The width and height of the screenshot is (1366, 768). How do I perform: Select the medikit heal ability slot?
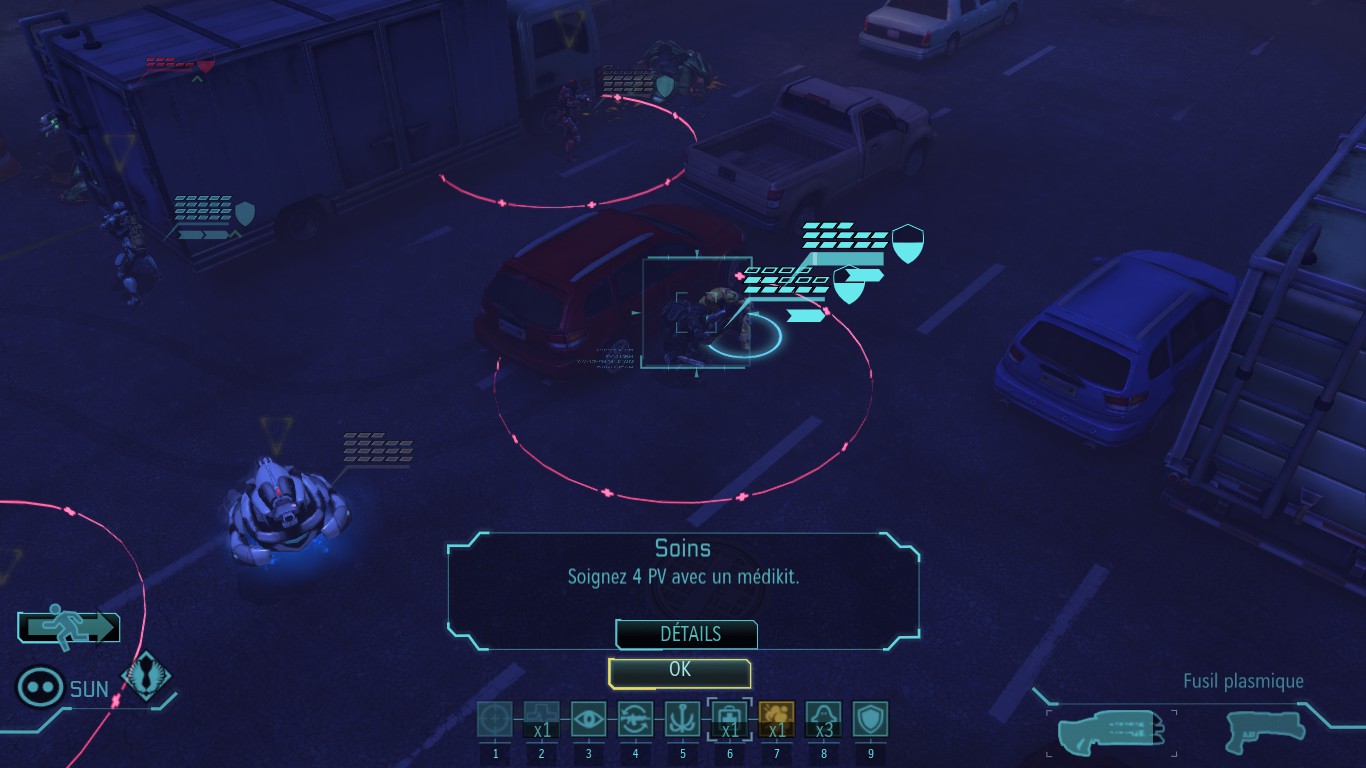(x=729, y=720)
